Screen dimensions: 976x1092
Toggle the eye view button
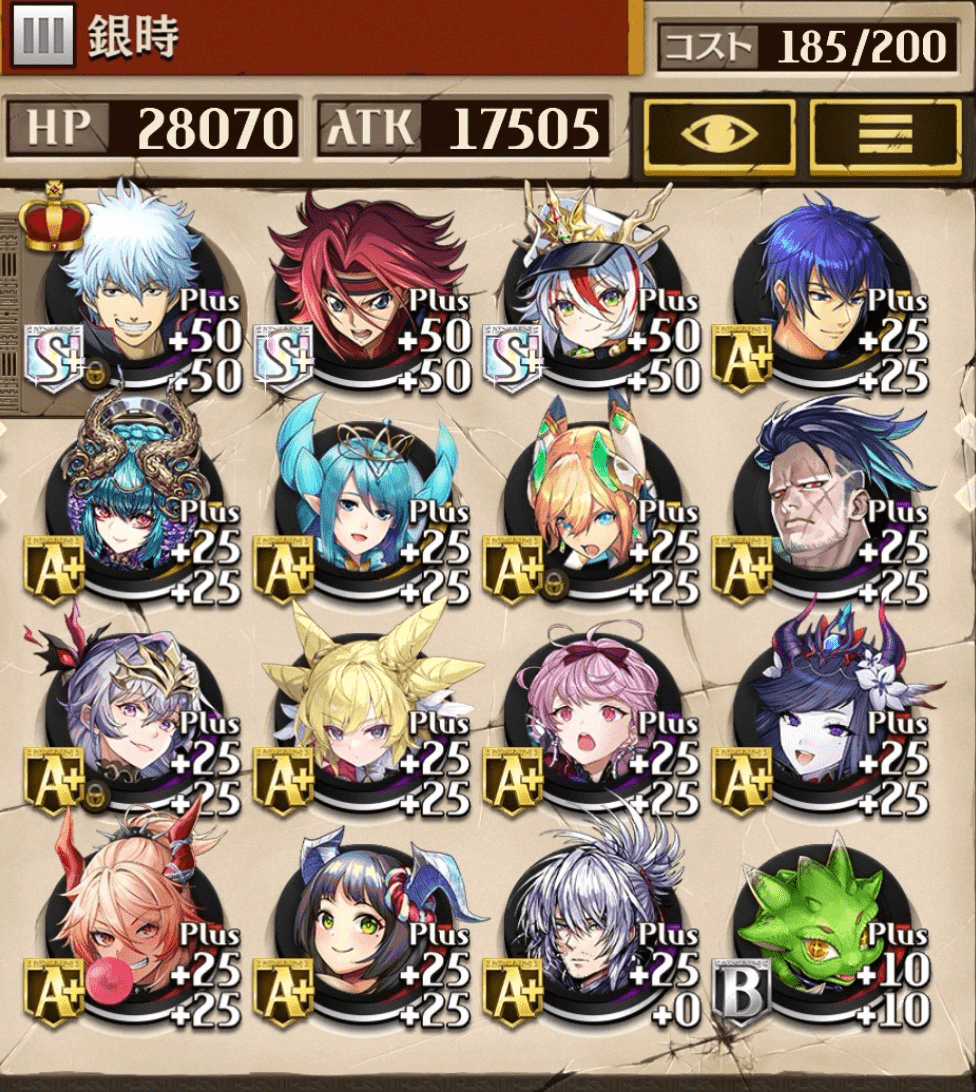tap(719, 137)
